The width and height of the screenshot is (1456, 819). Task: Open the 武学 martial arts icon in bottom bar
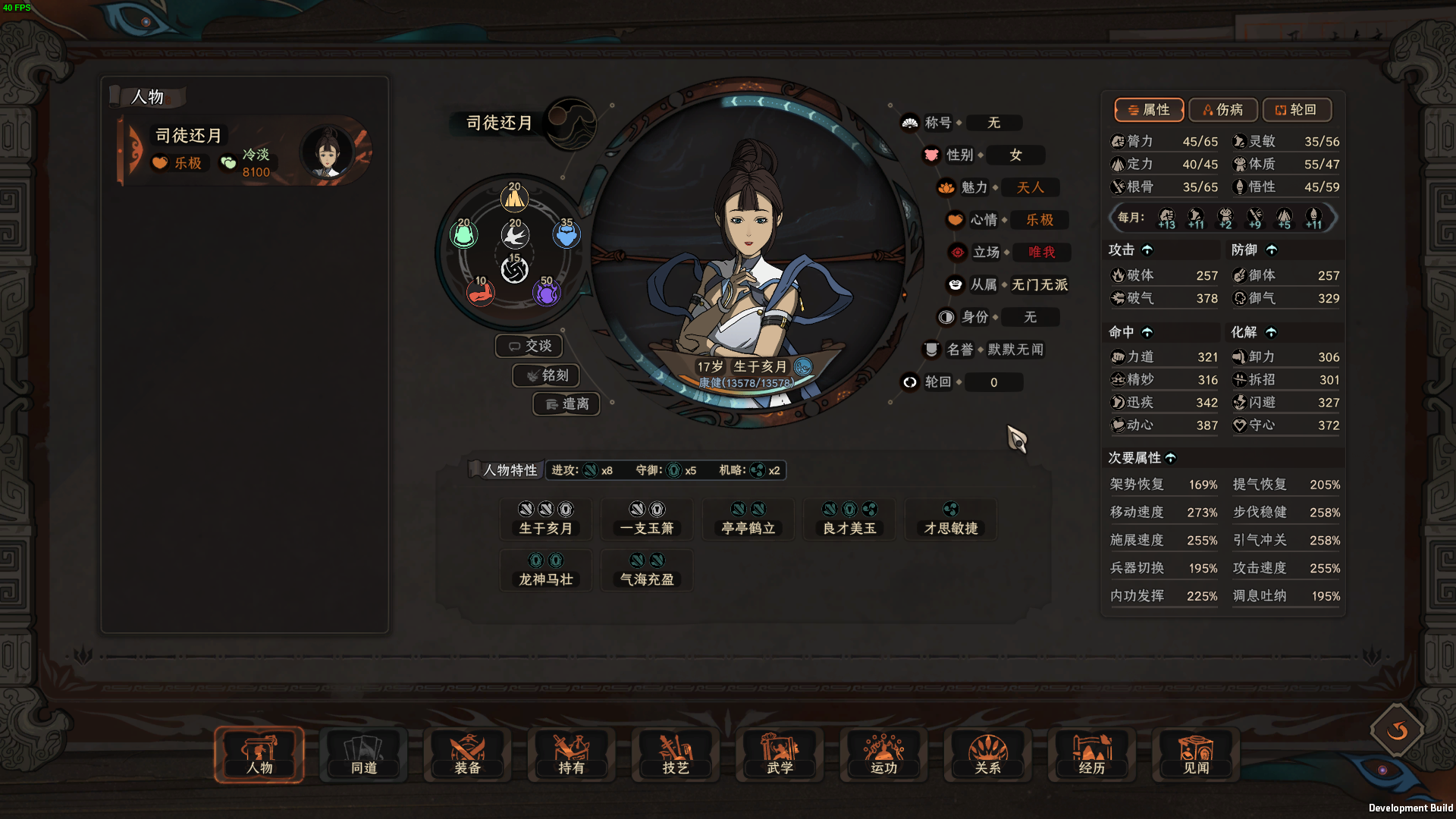point(779,755)
